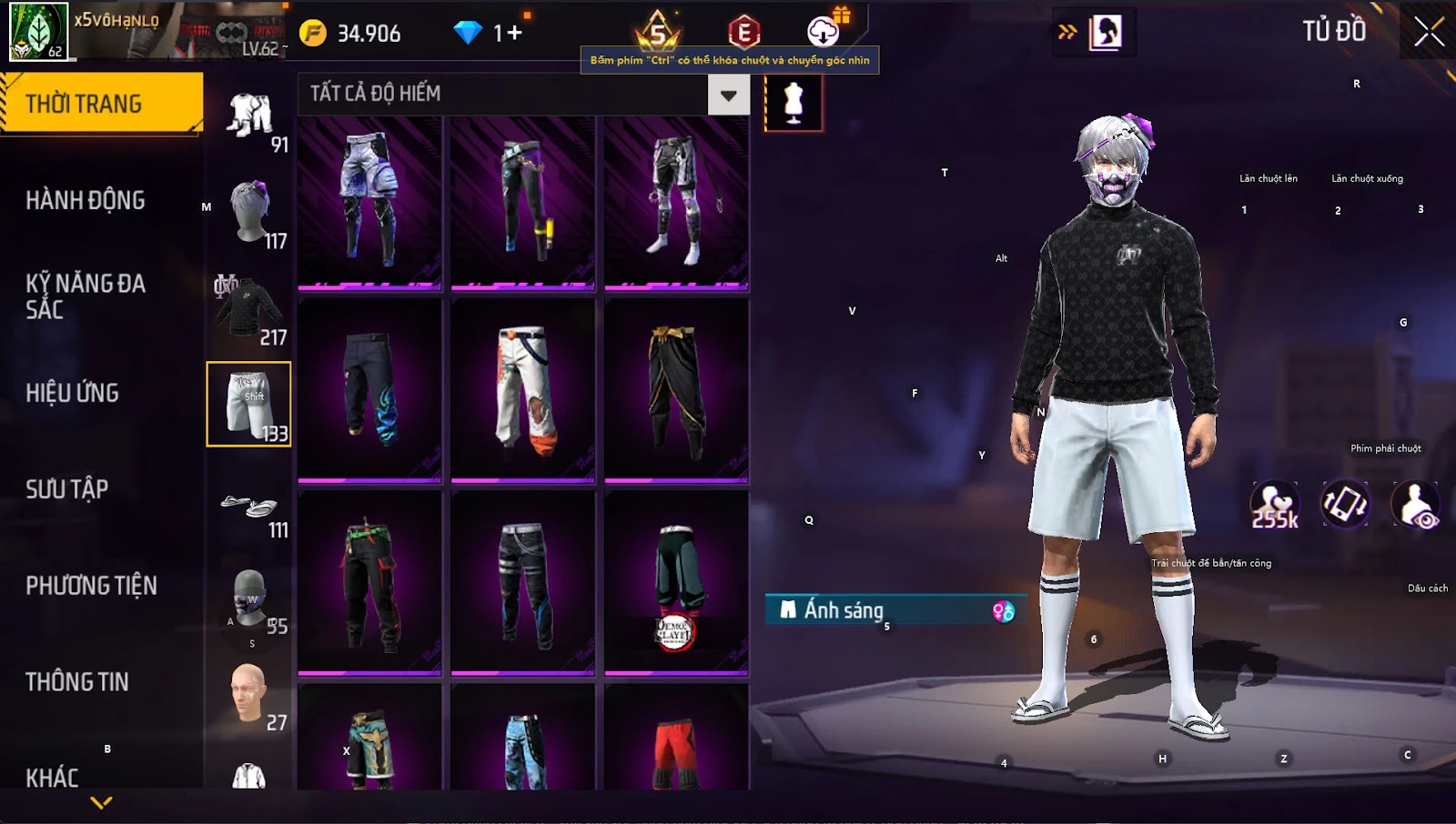Click the Ánh sáng lighting button

pyautogui.click(x=896, y=610)
